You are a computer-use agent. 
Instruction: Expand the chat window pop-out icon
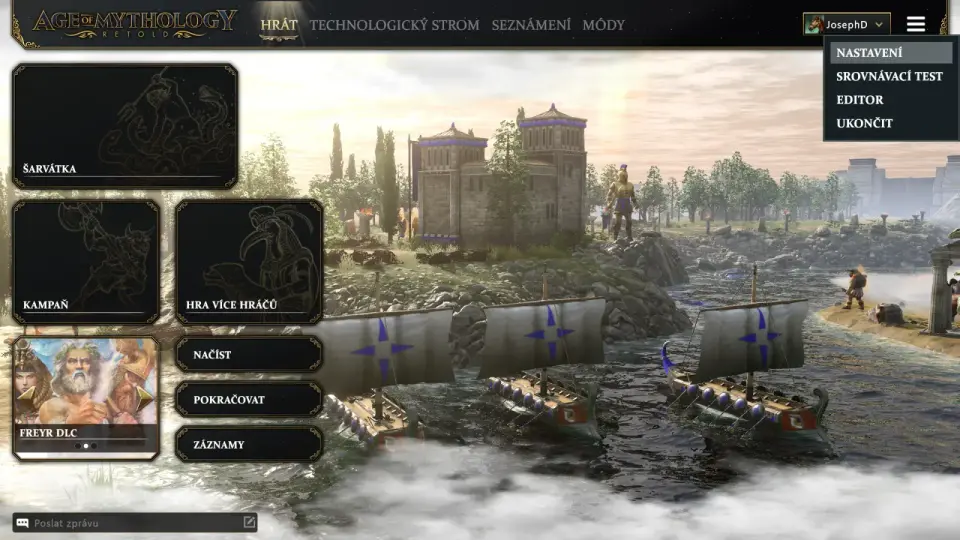point(249,522)
